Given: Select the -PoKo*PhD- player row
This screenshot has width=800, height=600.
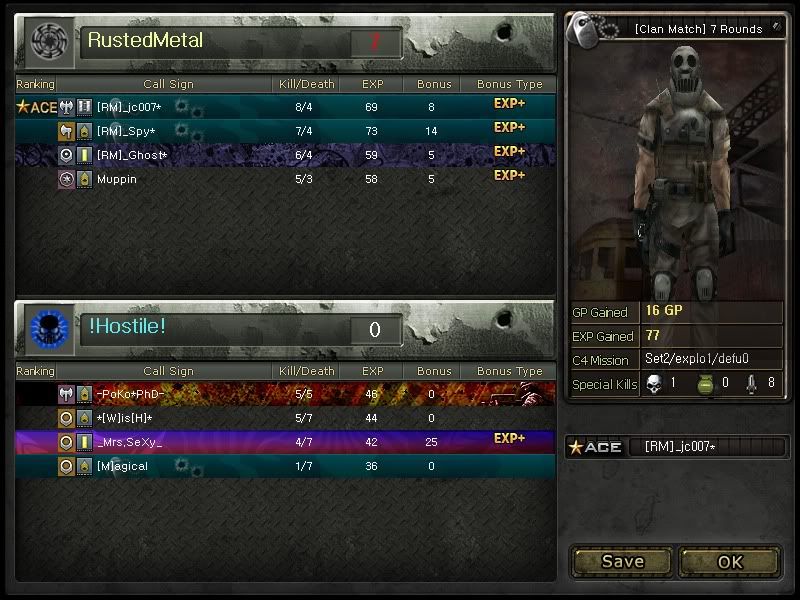Looking at the screenshot, I should pos(286,394).
